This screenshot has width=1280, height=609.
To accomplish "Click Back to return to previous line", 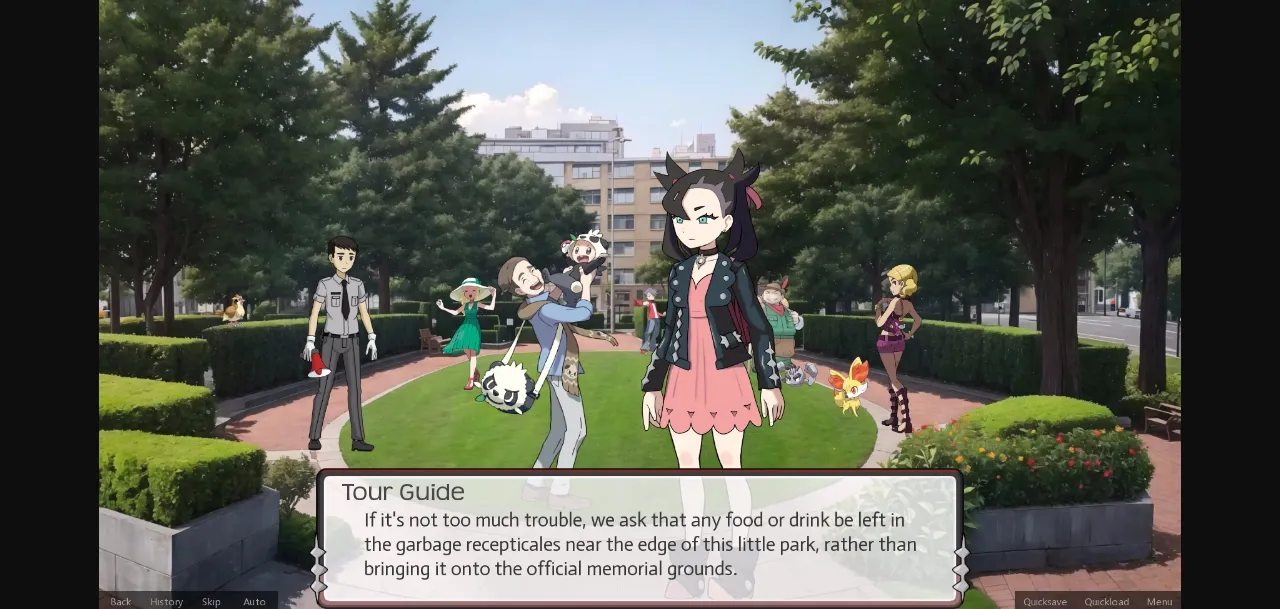I will click(120, 601).
